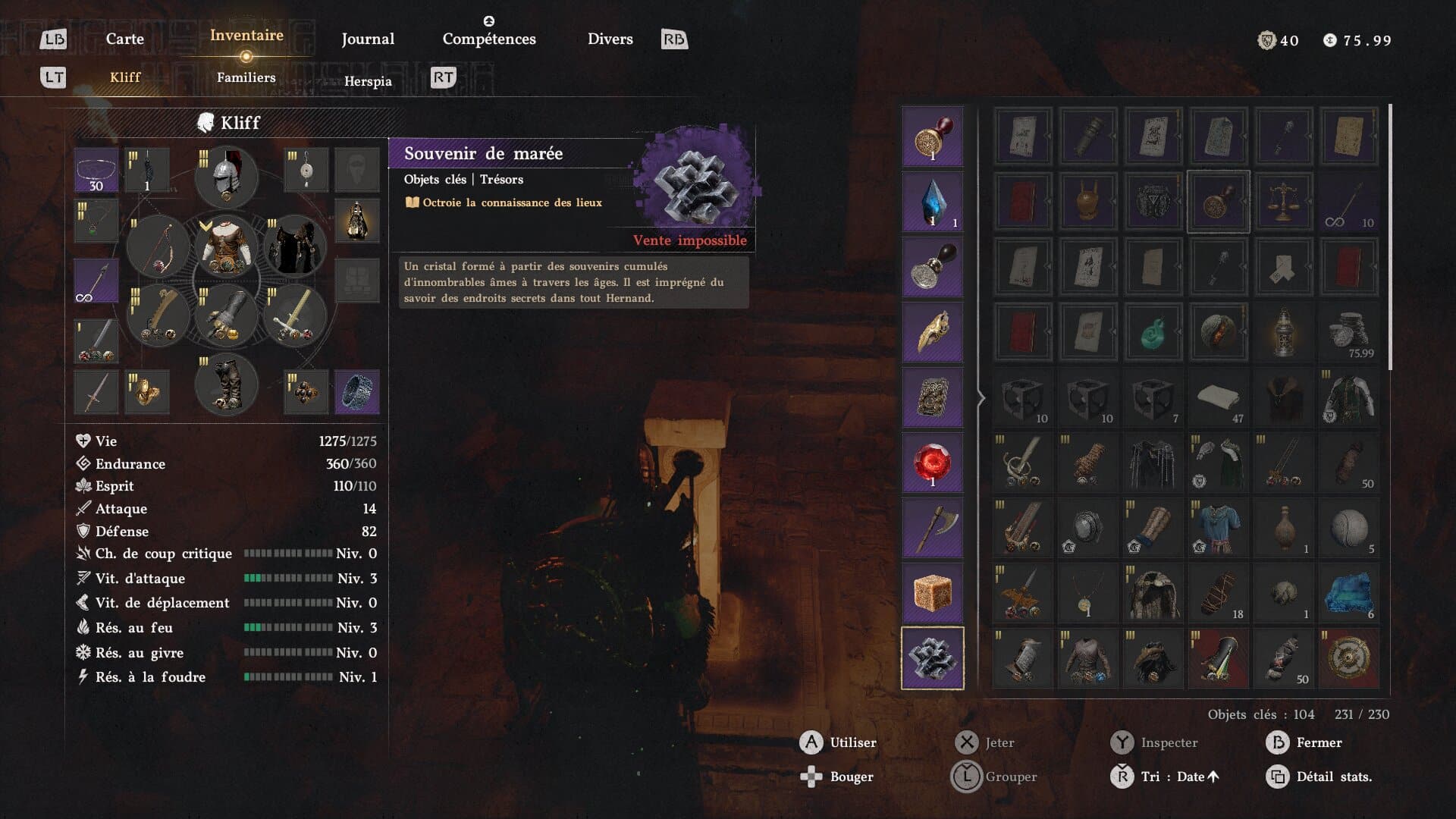Viewport: 1456px width, 819px height.
Task: Go to the Compétences tab
Action: click(x=489, y=39)
